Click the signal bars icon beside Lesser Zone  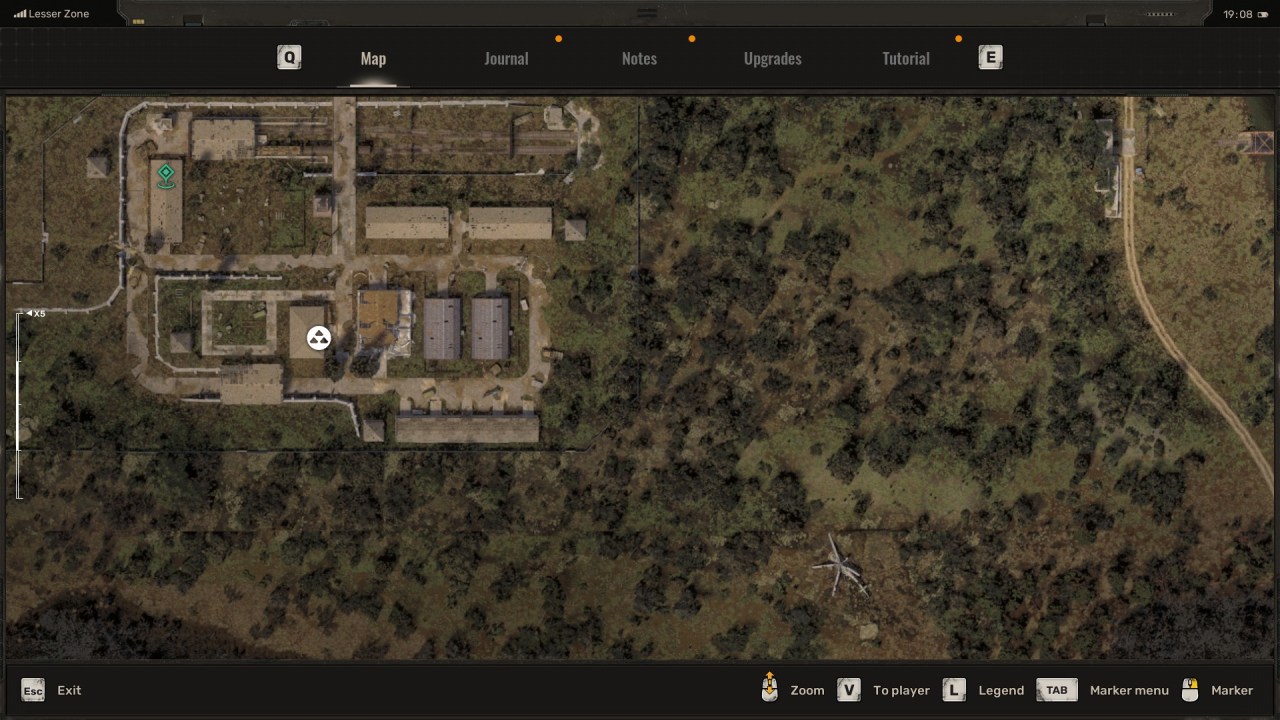click(x=22, y=13)
